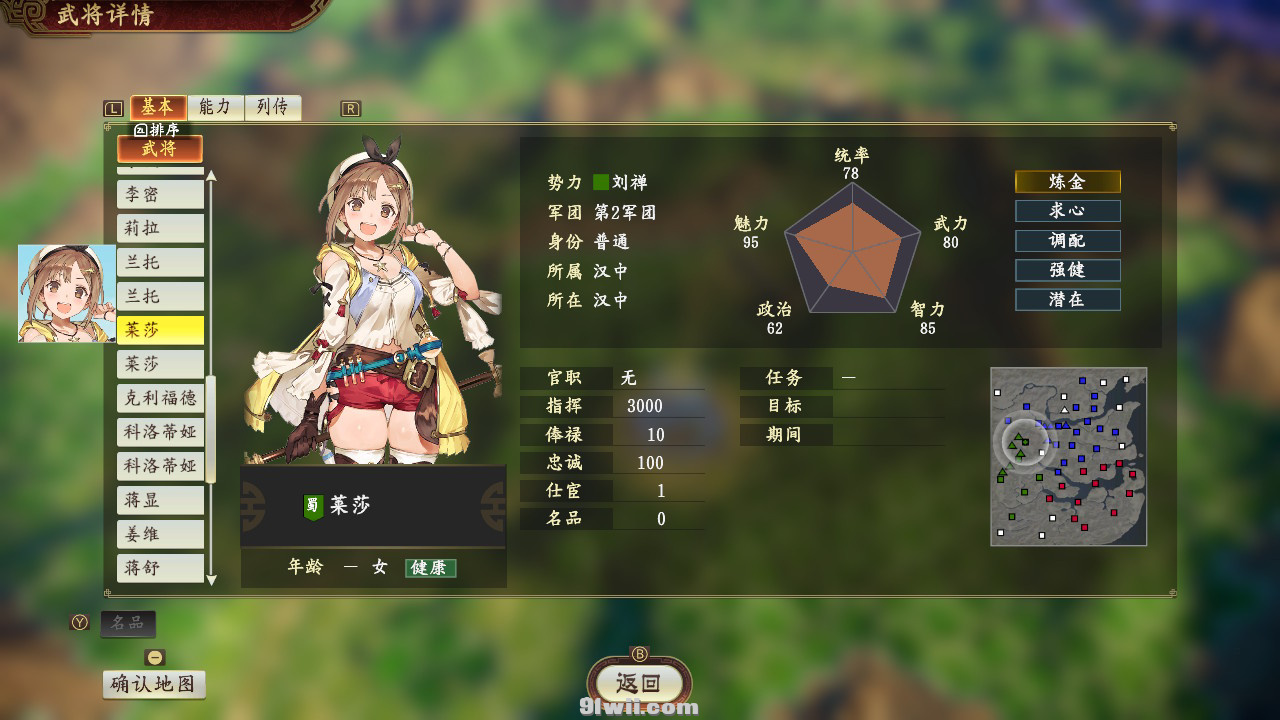Switch to the 能力 tab

pyautogui.click(x=215, y=107)
